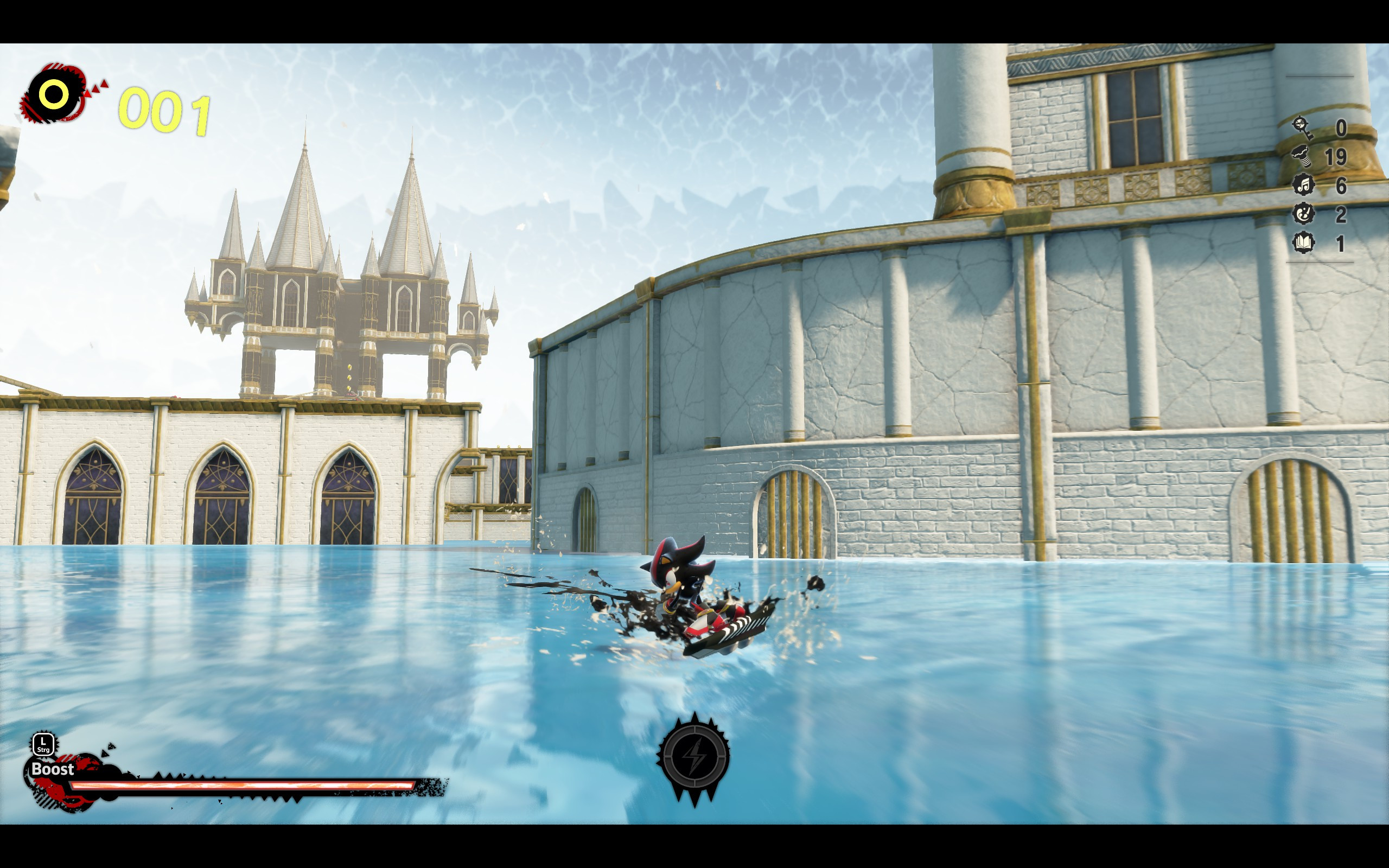Click the spring collectible counter icon
This screenshot has height=868, width=1389.
[1302, 156]
